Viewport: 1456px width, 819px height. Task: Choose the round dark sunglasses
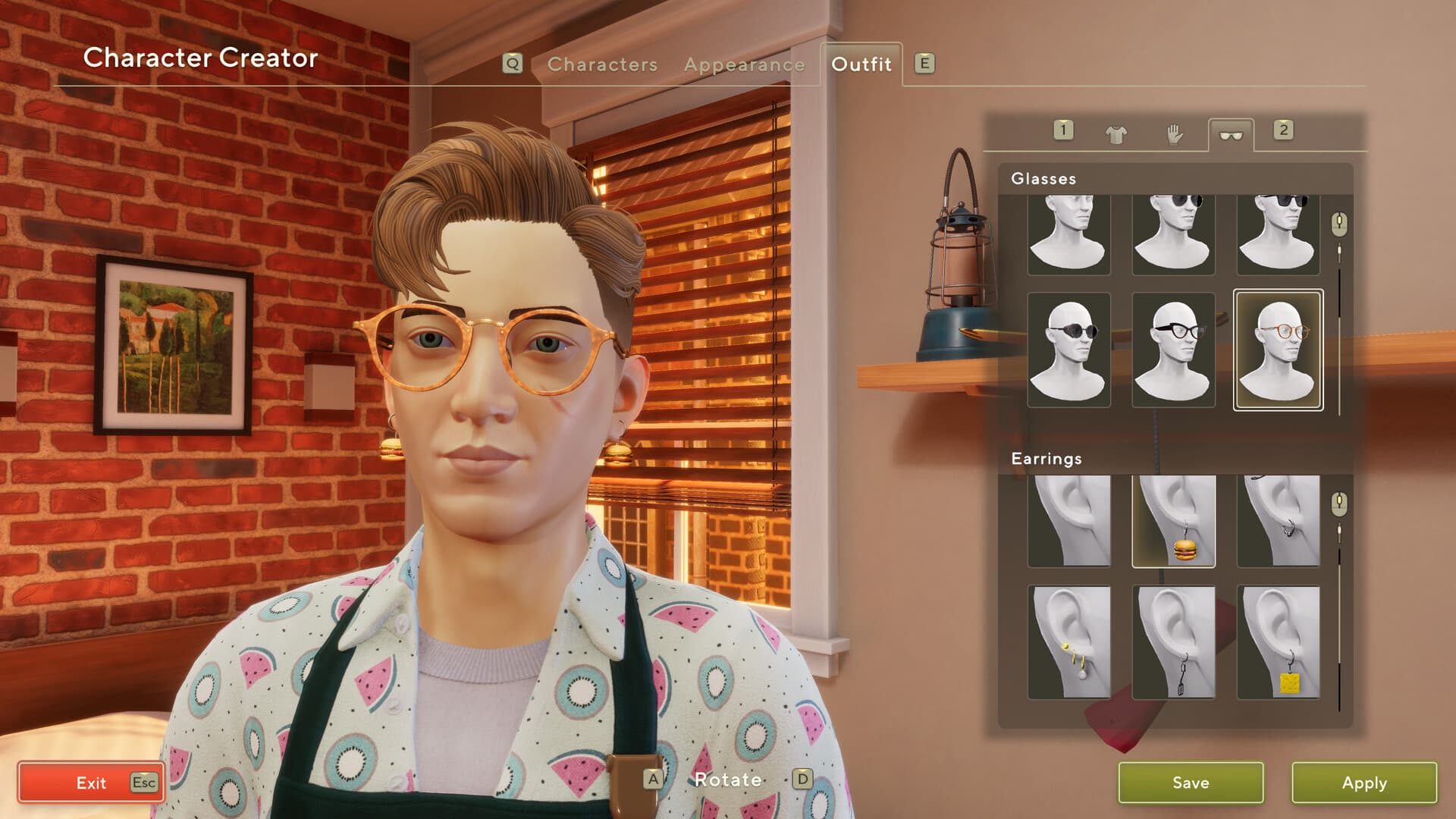(1068, 350)
